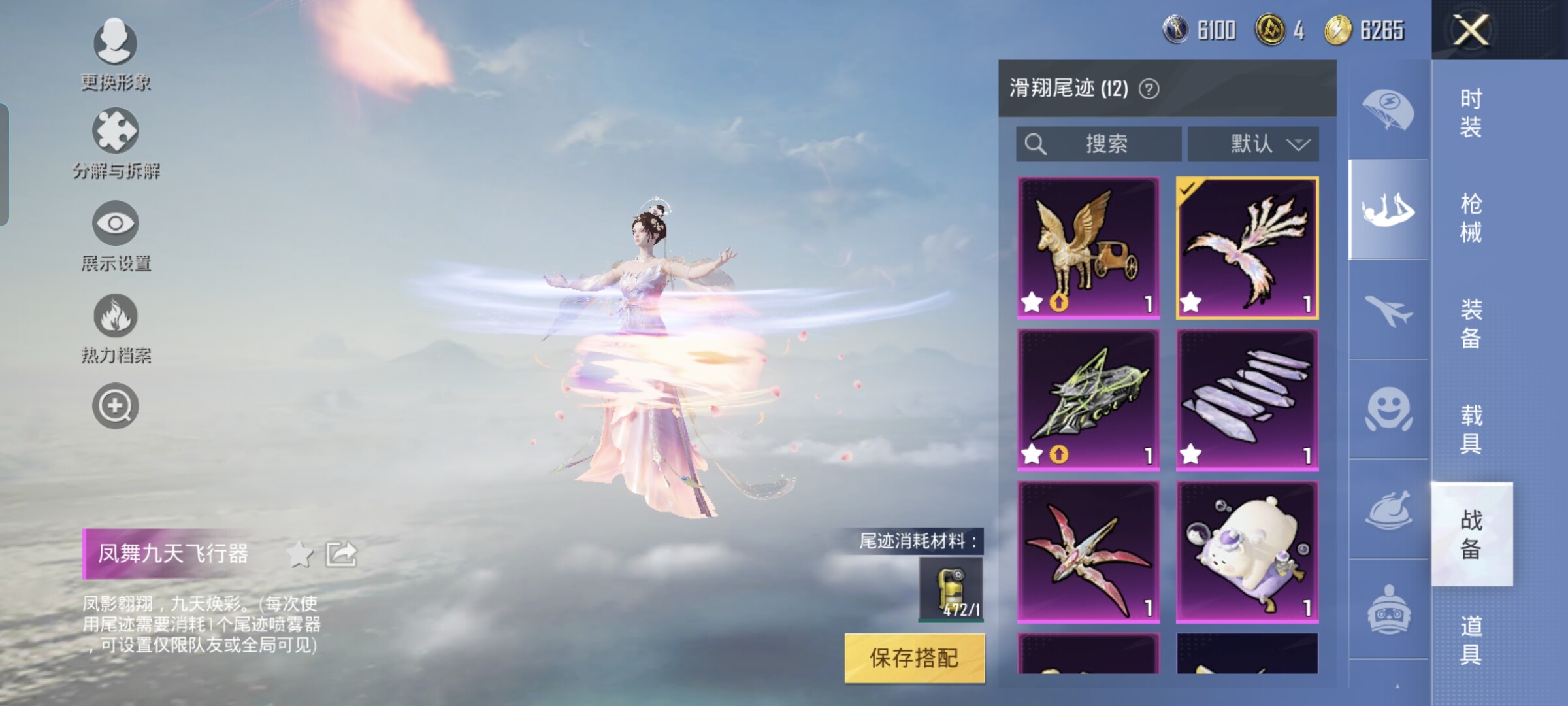Switch to the 时装 fashion tab
Image resolution: width=1568 pixels, height=706 pixels.
pos(1471,112)
